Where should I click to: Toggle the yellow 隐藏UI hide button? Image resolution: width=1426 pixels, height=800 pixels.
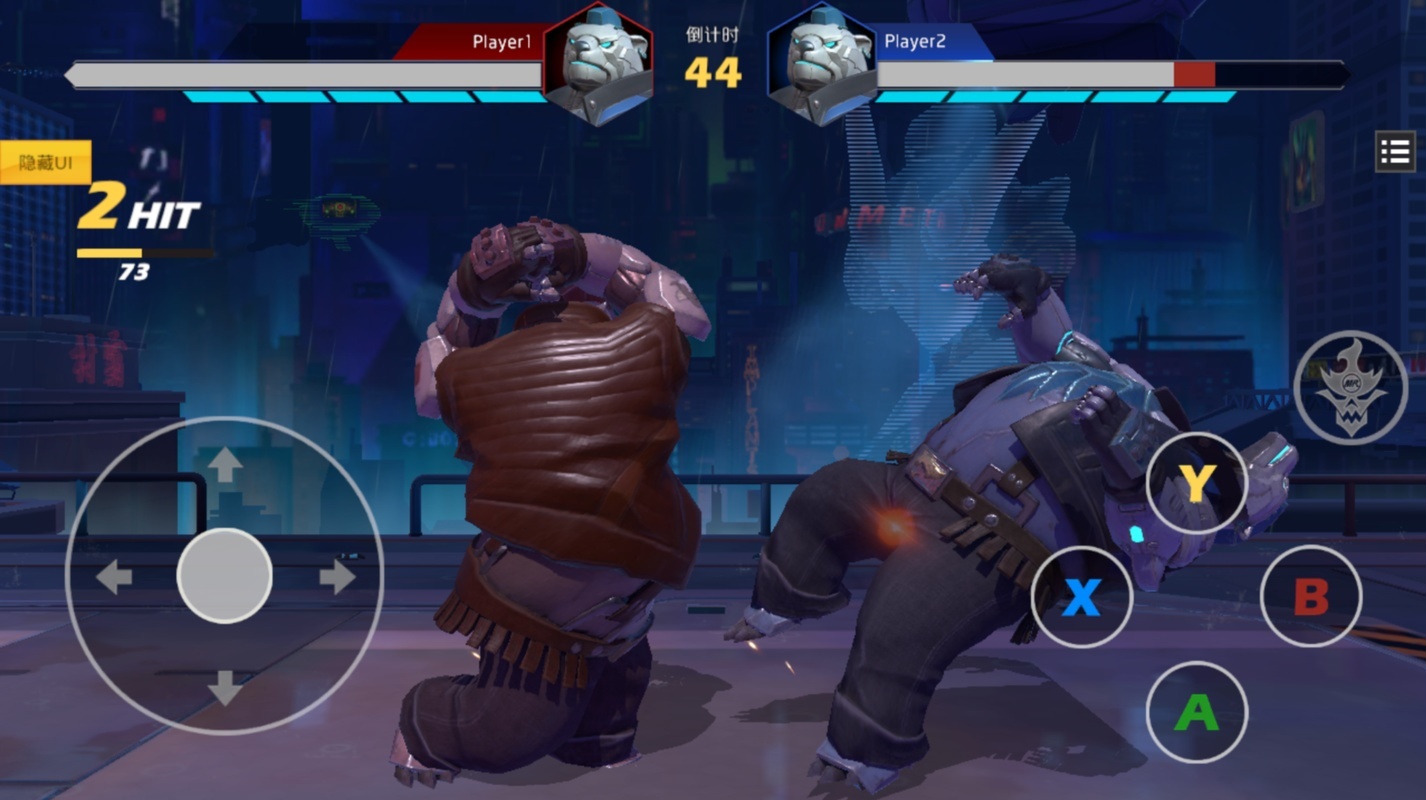(46, 162)
